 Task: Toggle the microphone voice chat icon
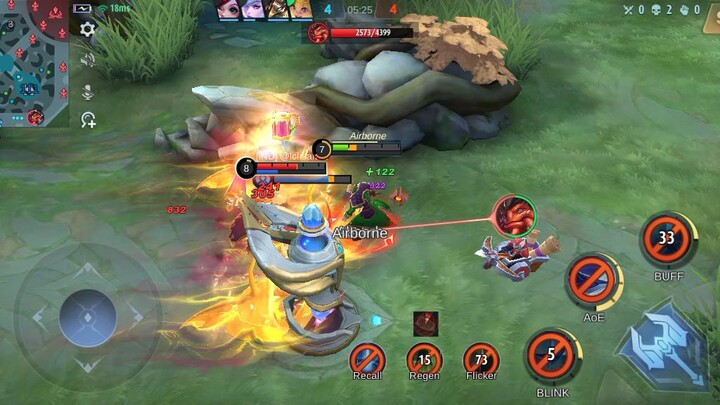88,91
